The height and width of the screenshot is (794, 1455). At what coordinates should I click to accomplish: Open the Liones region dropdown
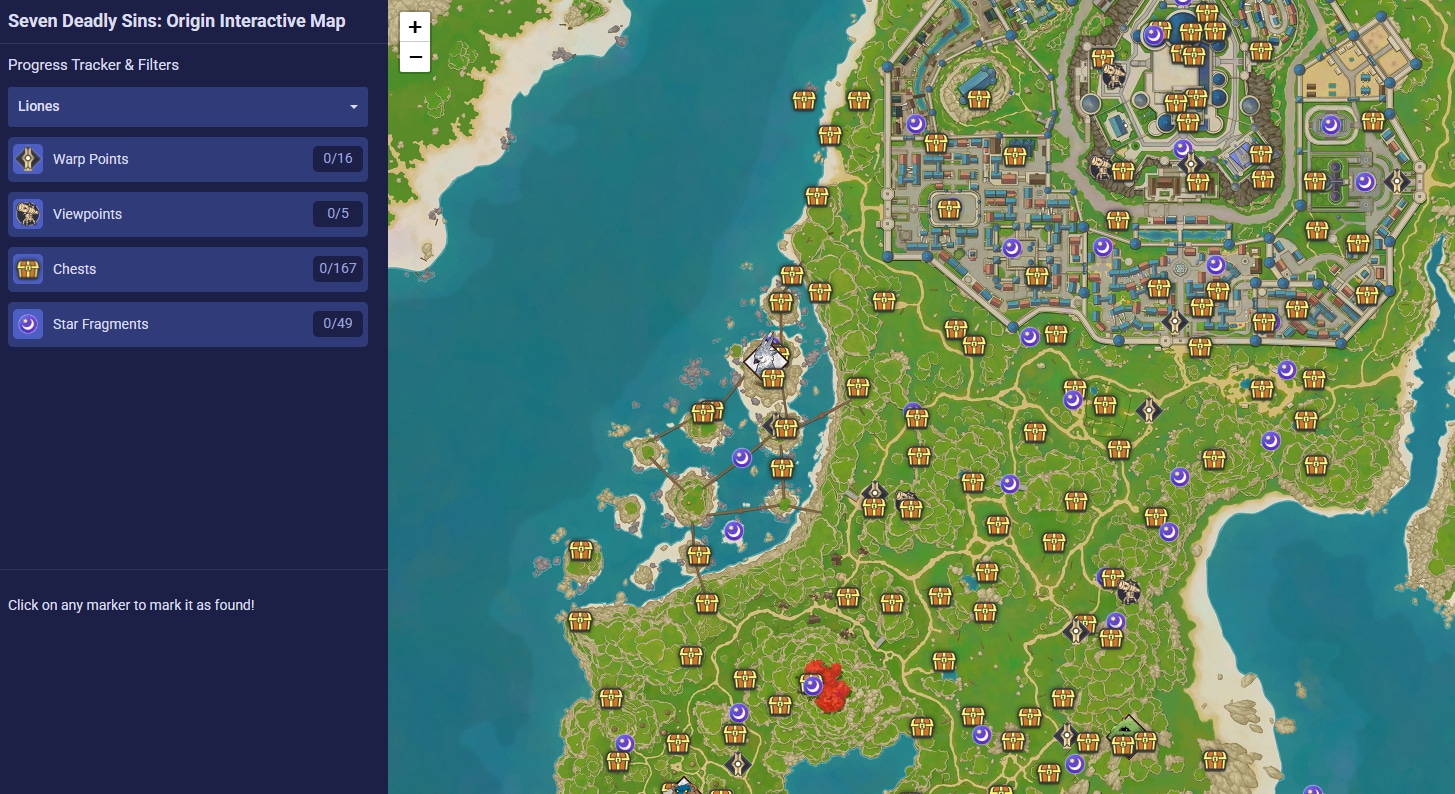[x=188, y=107]
